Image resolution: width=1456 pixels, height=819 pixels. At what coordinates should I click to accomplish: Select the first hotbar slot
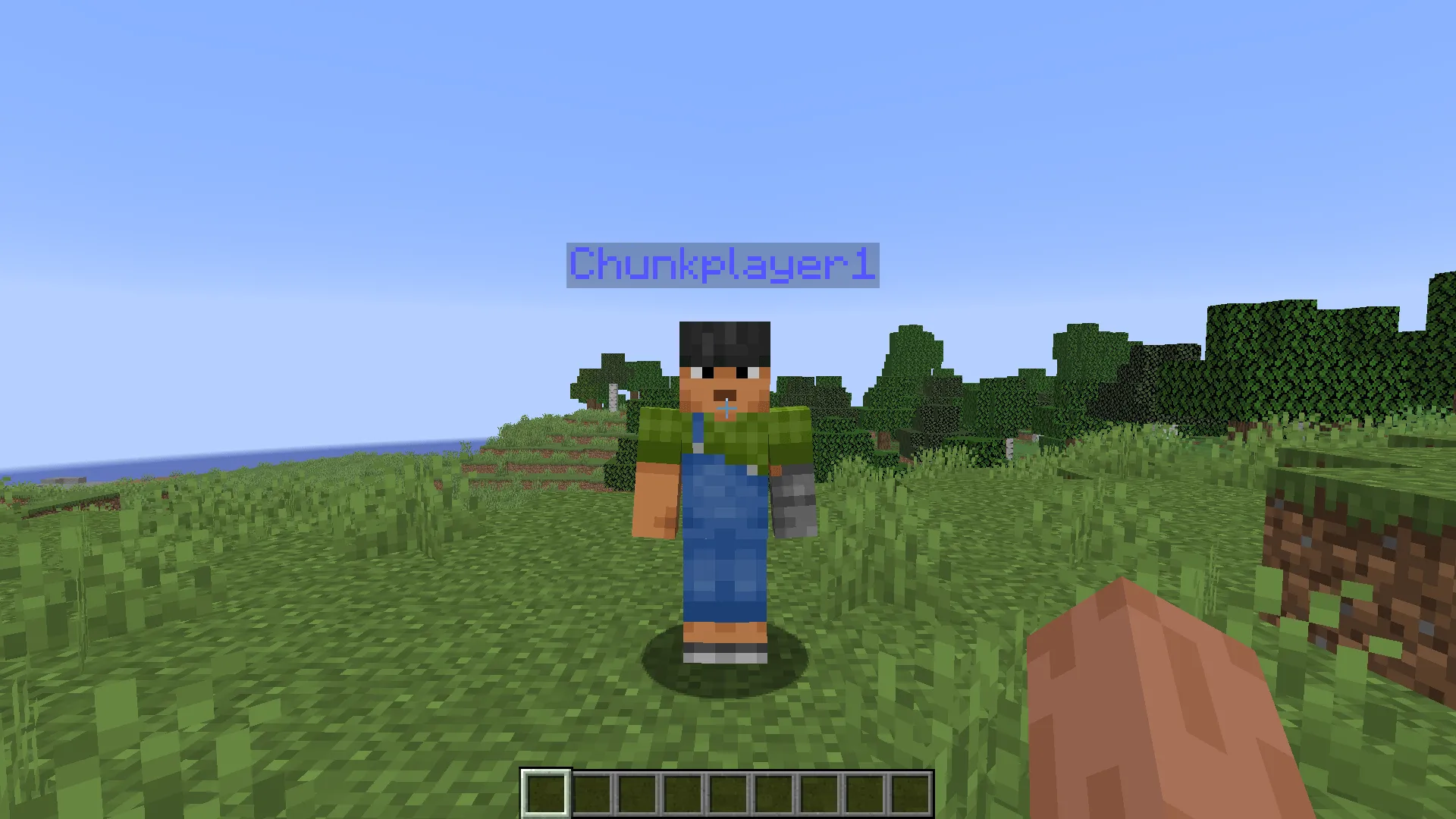546,794
